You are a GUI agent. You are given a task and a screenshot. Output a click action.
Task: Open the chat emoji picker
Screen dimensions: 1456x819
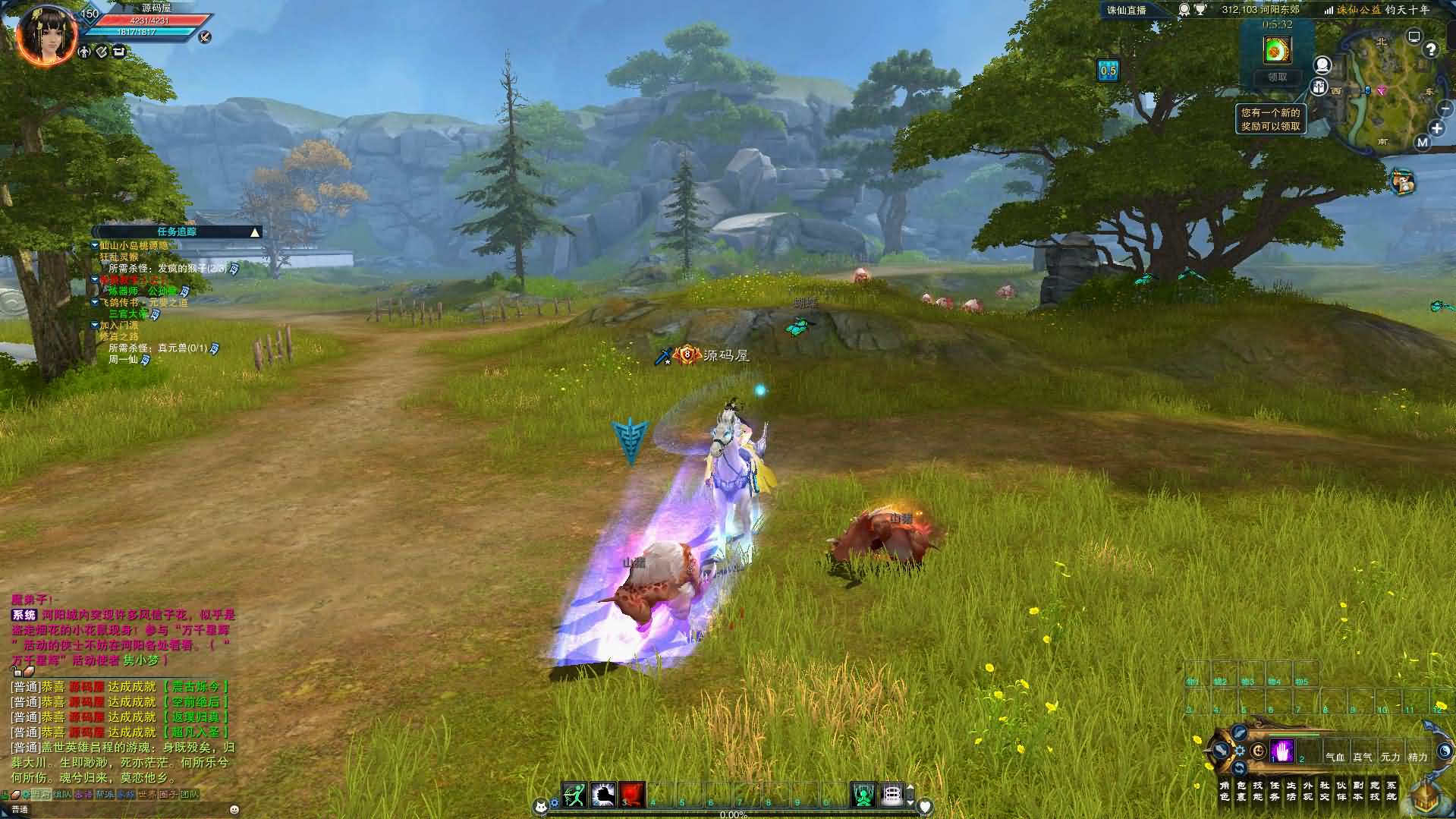click(x=234, y=810)
